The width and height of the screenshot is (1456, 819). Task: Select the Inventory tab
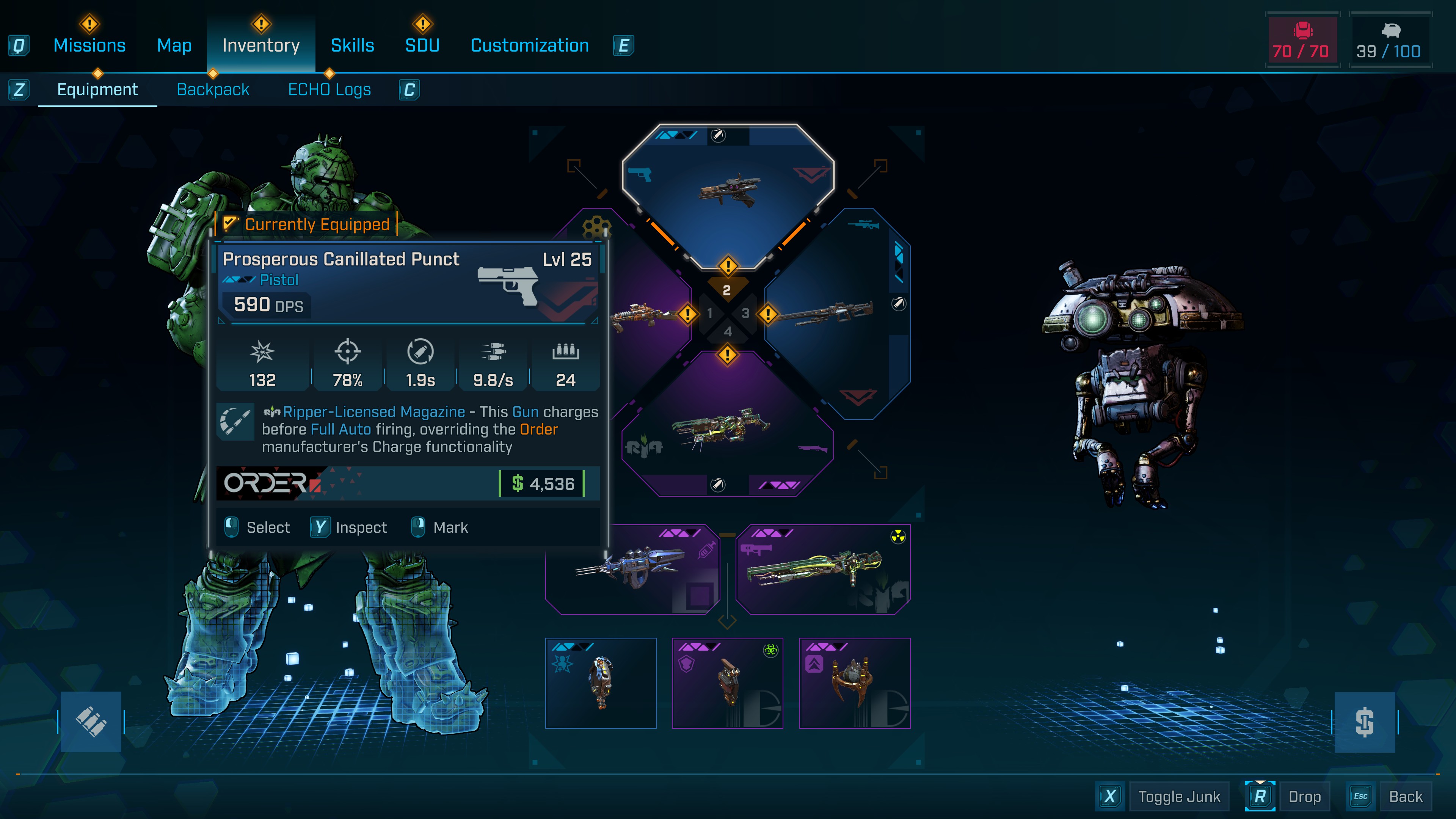(x=260, y=45)
